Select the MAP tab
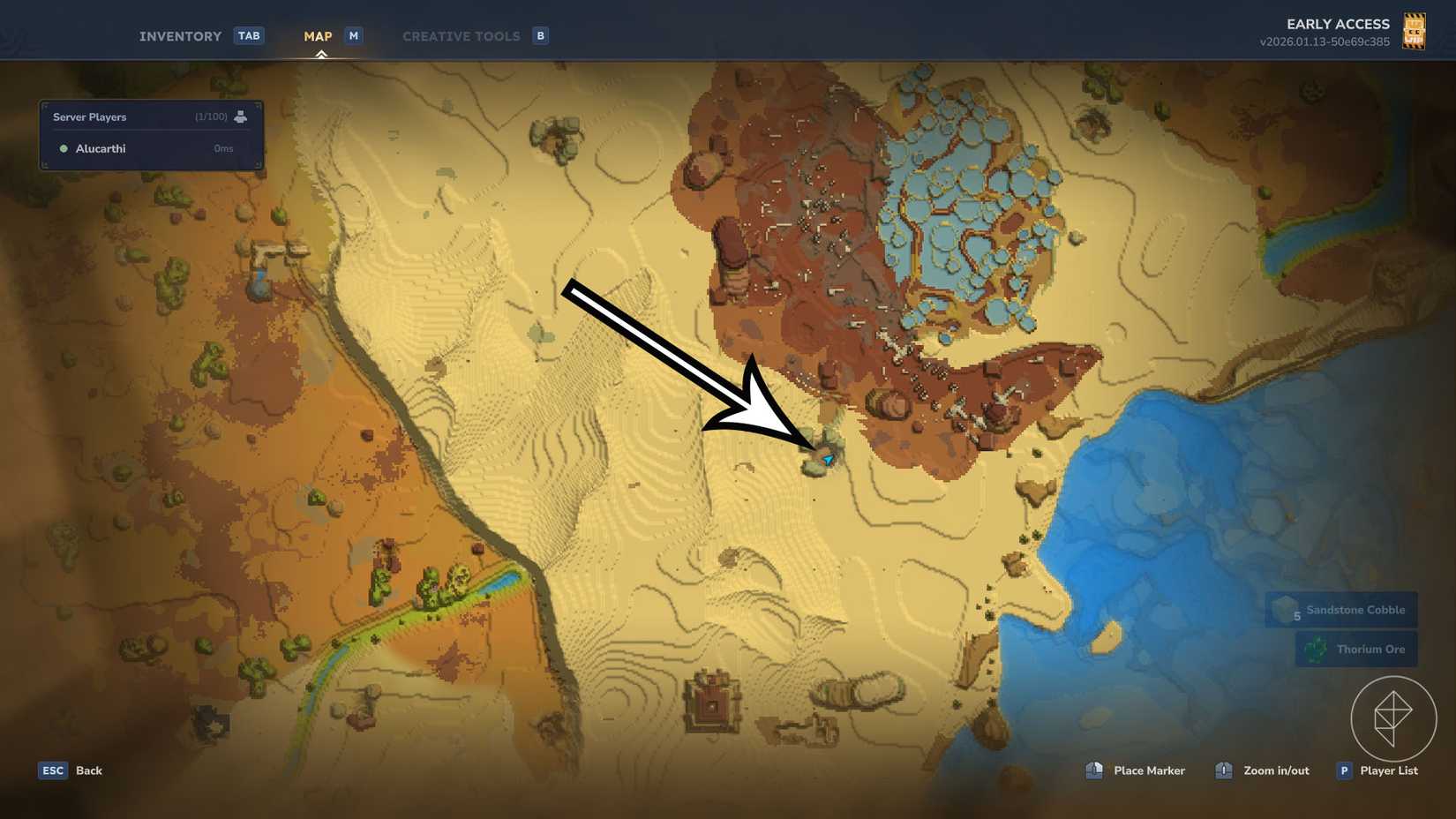Screen dimensions: 1456x819 [318, 35]
